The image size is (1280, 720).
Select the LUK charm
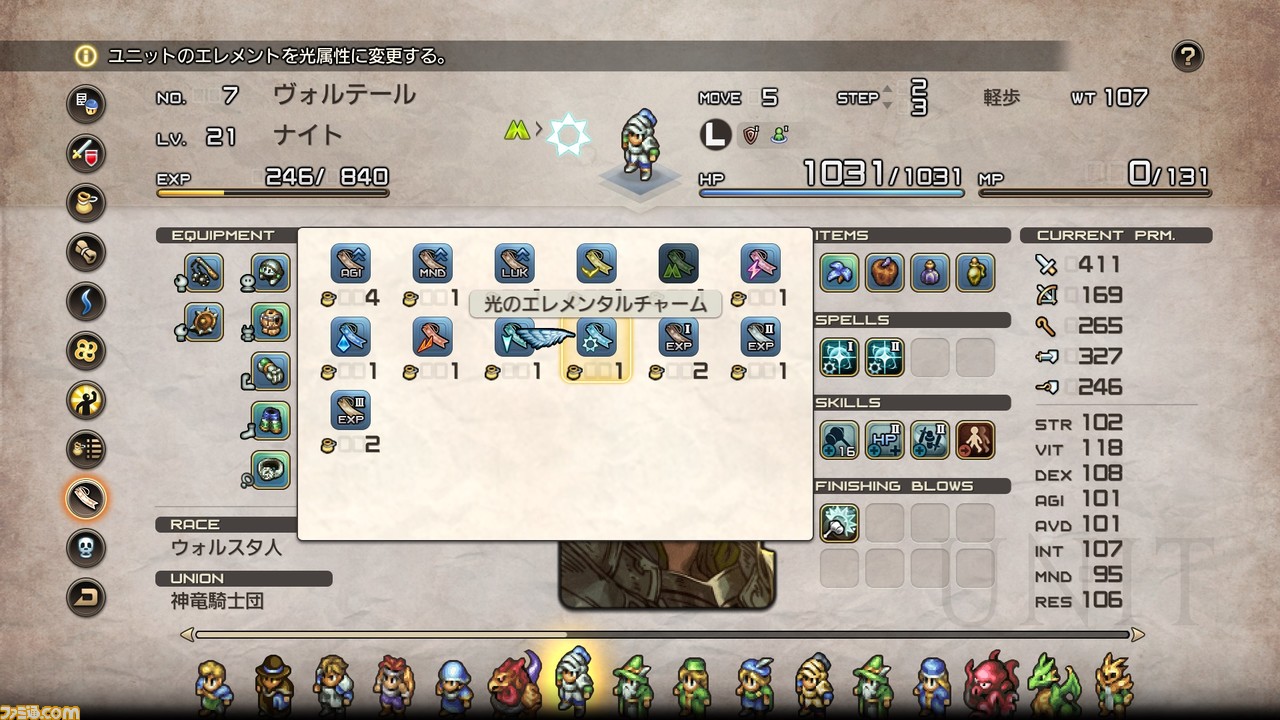[512, 263]
